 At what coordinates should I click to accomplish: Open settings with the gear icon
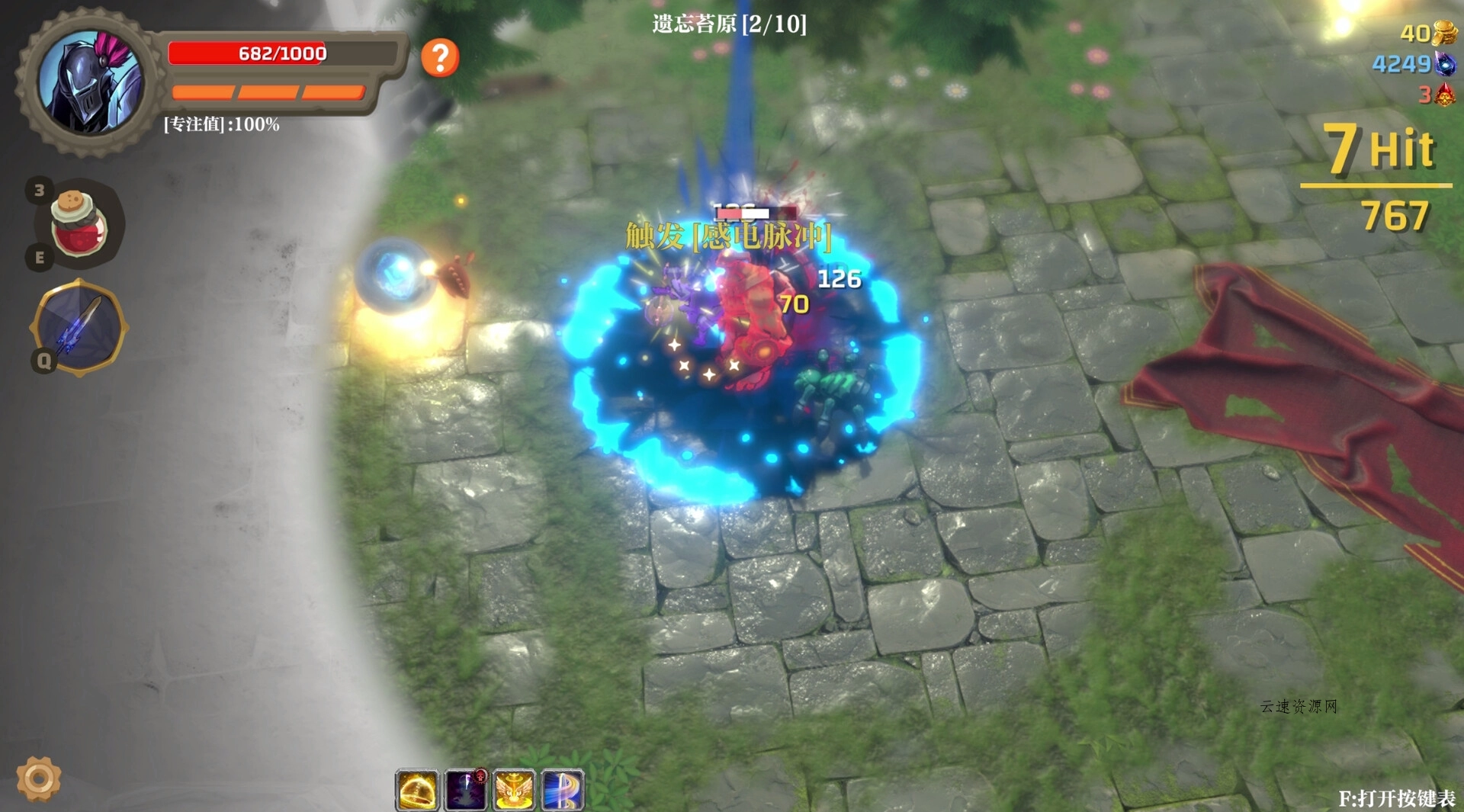[x=39, y=778]
